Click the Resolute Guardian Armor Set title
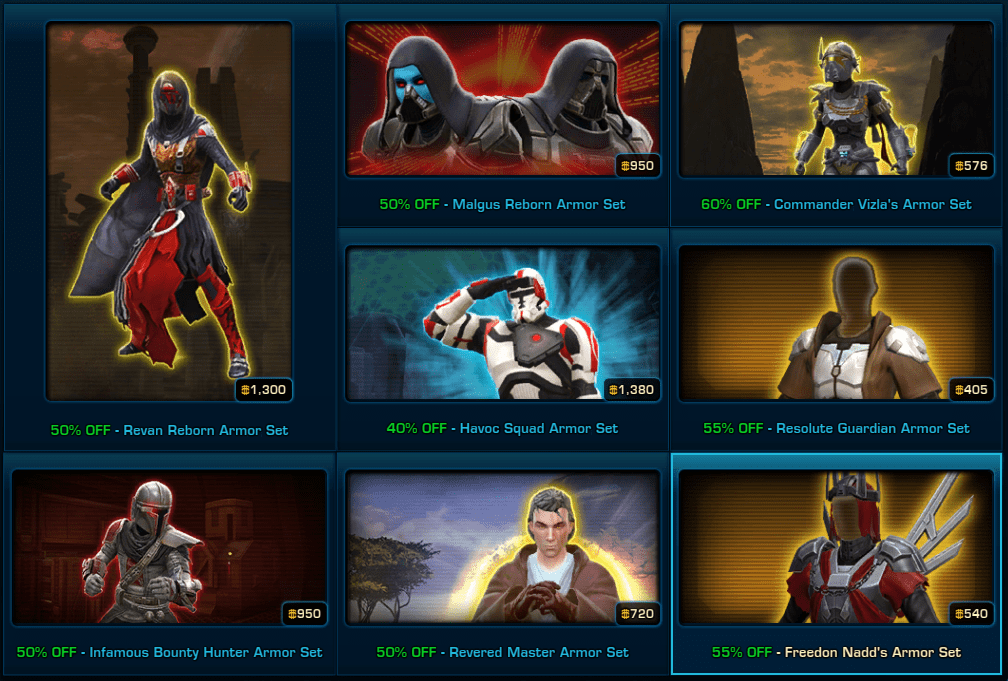 pyautogui.click(x=872, y=428)
